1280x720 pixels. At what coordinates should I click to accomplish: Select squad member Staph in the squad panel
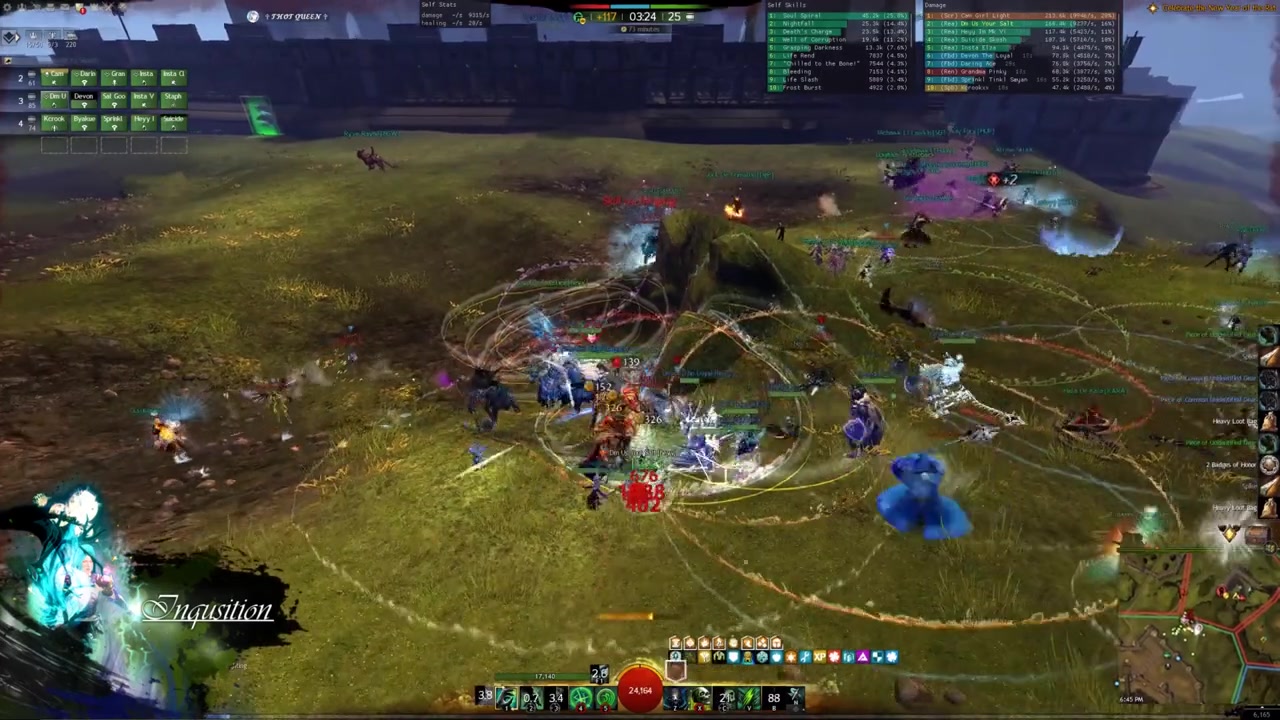coord(173,98)
